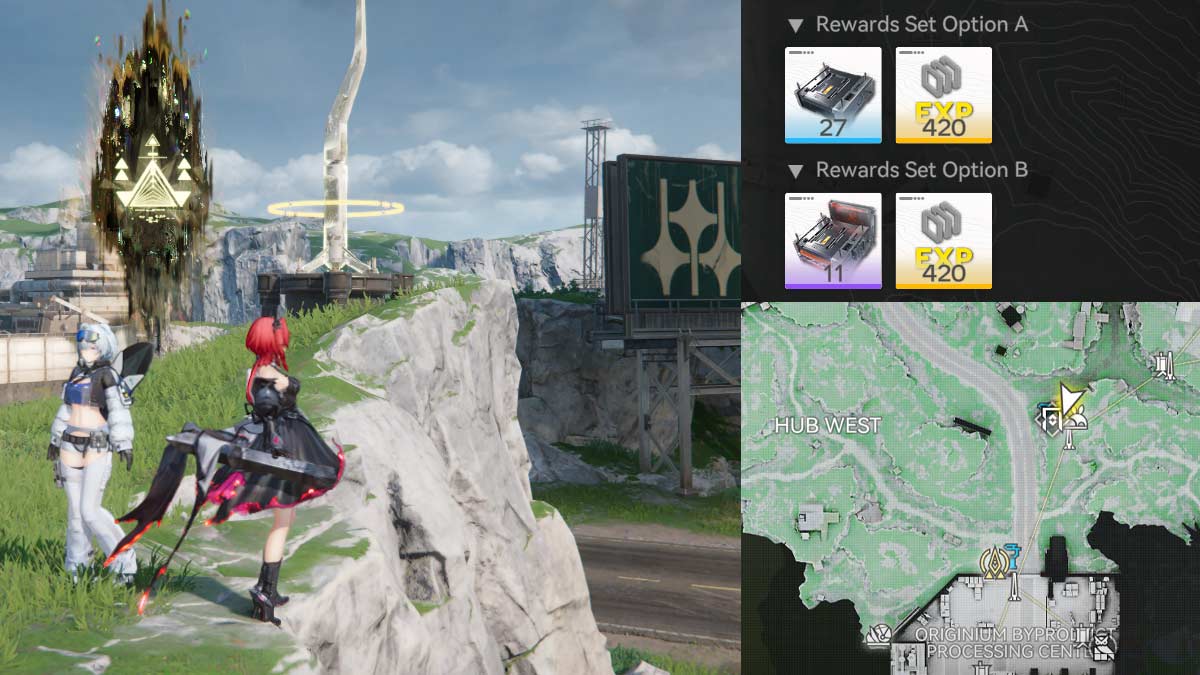This screenshot has width=1200, height=675.
Task: Collapse the Rewards Set Option A section
Action: 795,25
